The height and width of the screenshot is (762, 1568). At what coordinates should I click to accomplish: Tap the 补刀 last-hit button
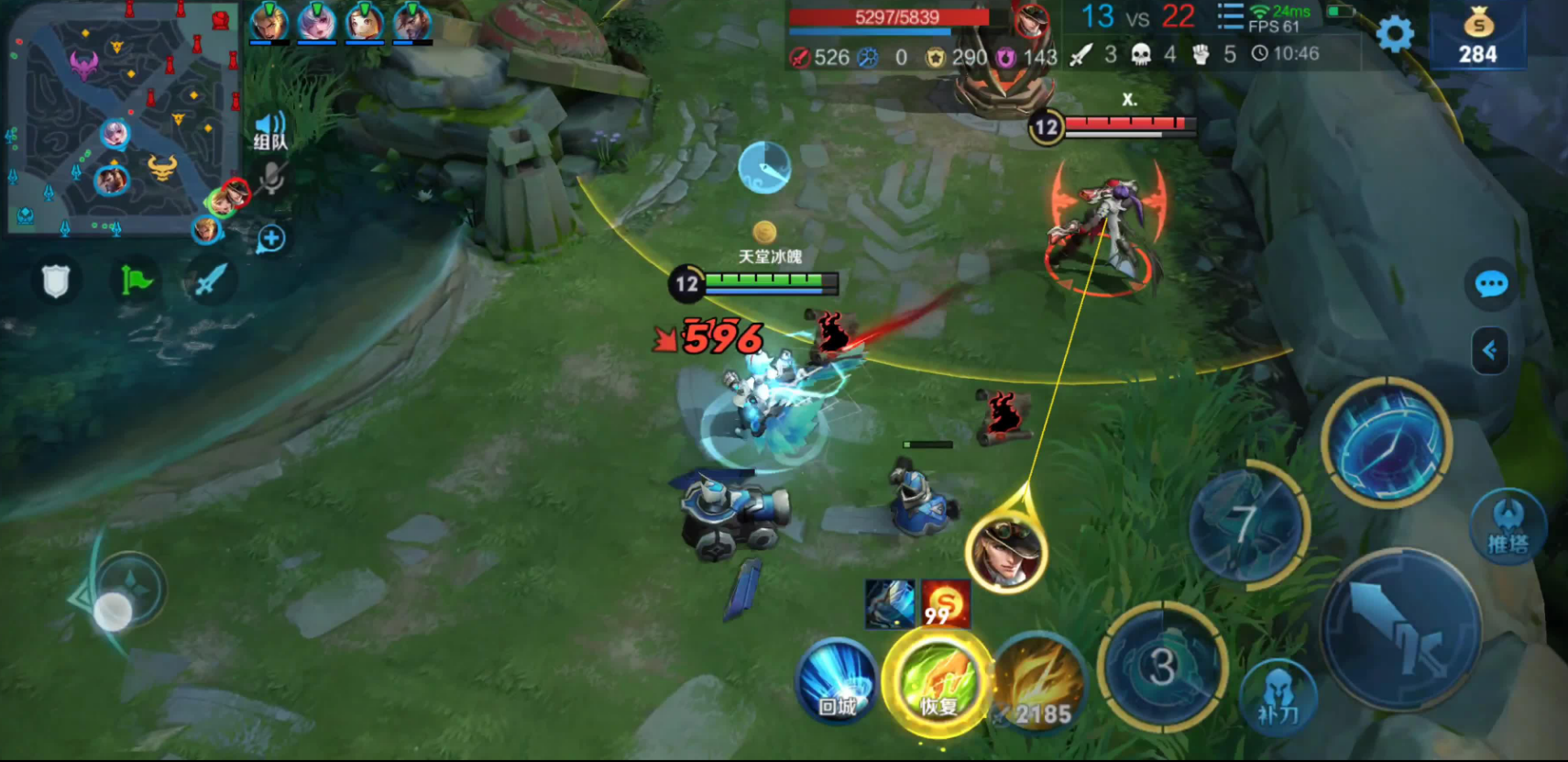(x=1277, y=697)
